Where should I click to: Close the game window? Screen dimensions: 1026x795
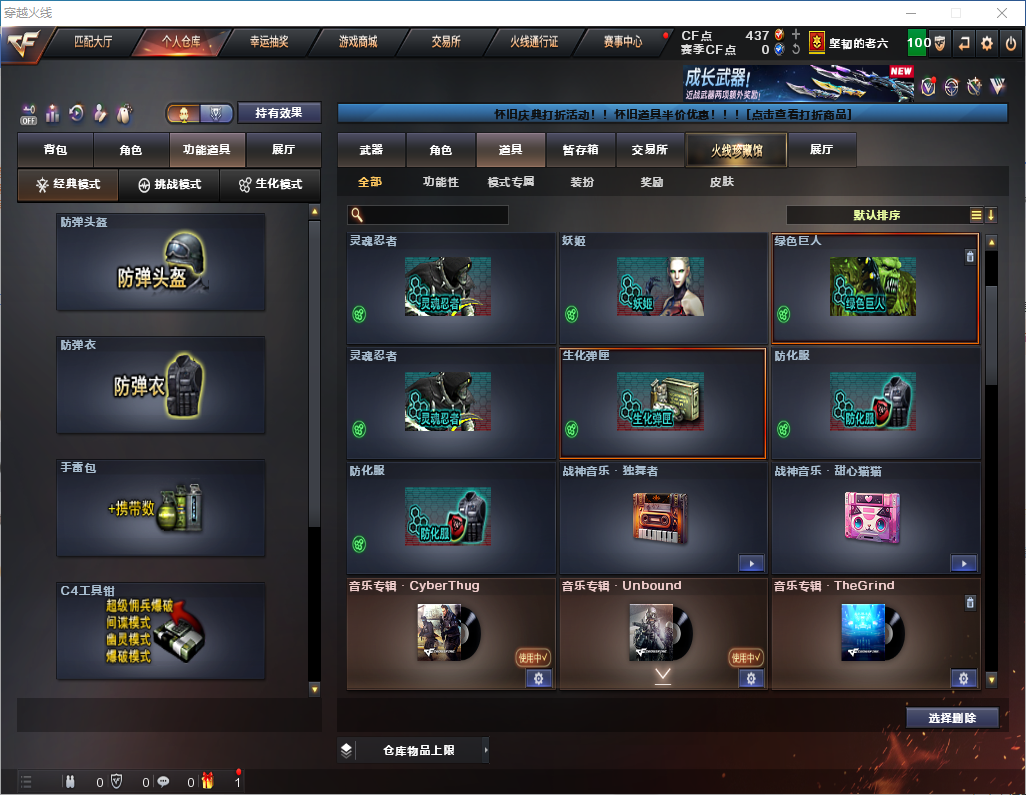1001,13
